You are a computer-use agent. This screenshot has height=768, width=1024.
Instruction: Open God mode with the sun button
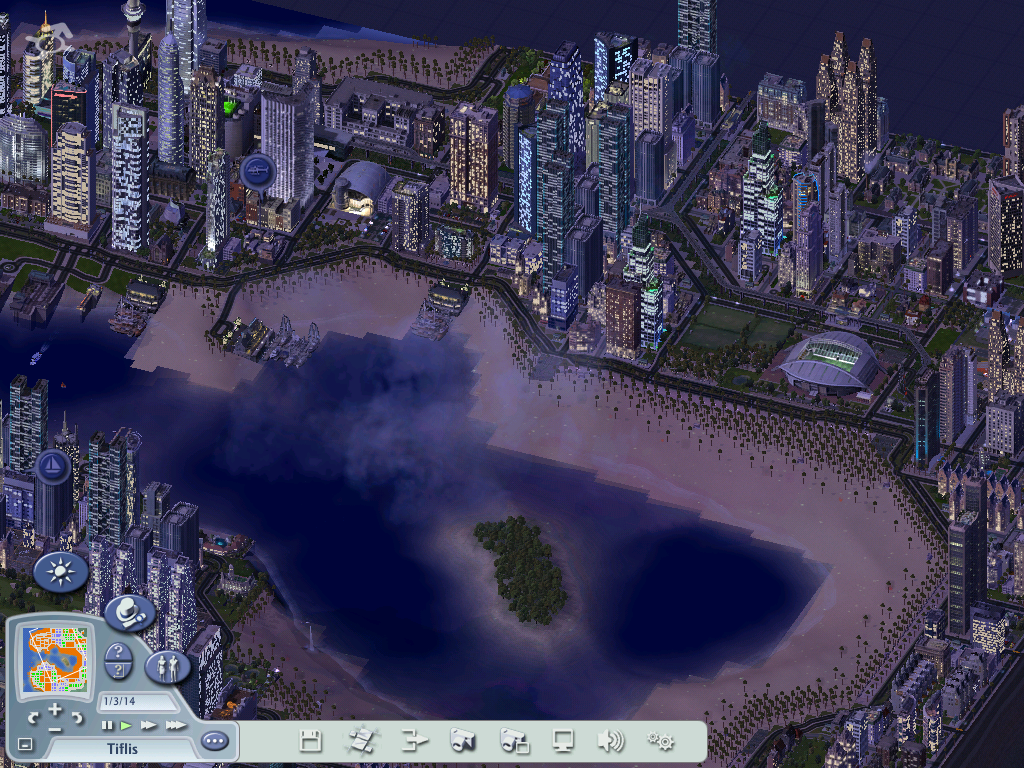tap(61, 572)
